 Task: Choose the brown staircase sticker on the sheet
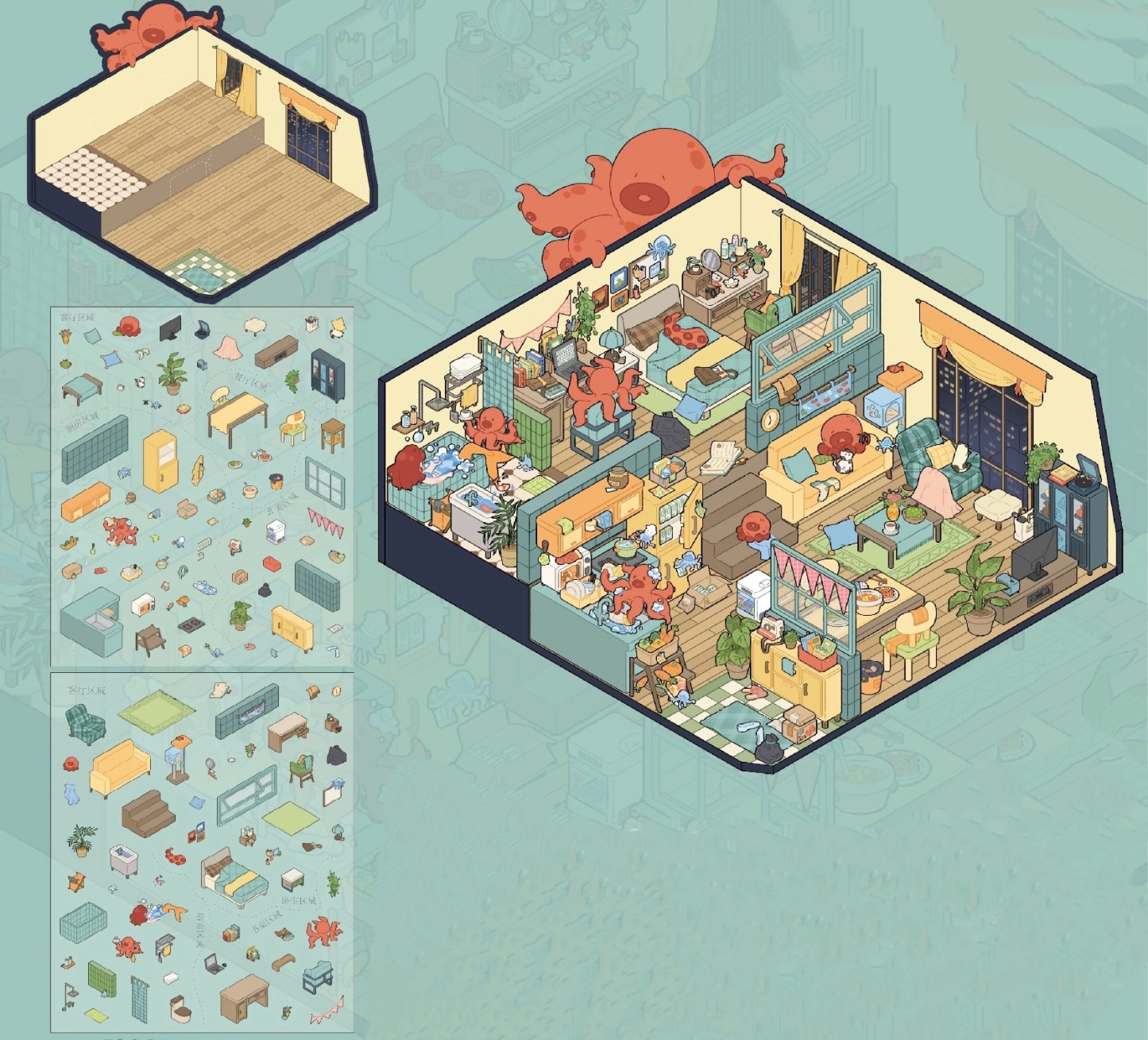tap(149, 813)
